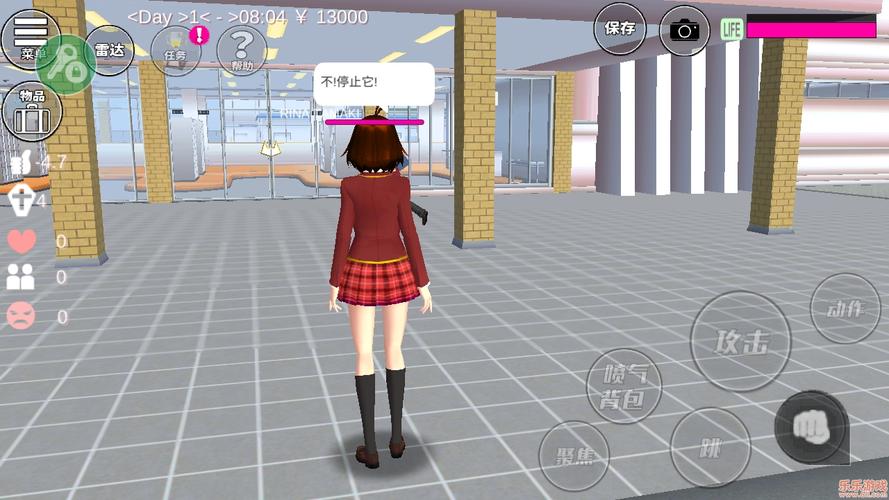889x500 pixels.
Task: Tap the 攻击 attack button
Action: click(x=741, y=341)
